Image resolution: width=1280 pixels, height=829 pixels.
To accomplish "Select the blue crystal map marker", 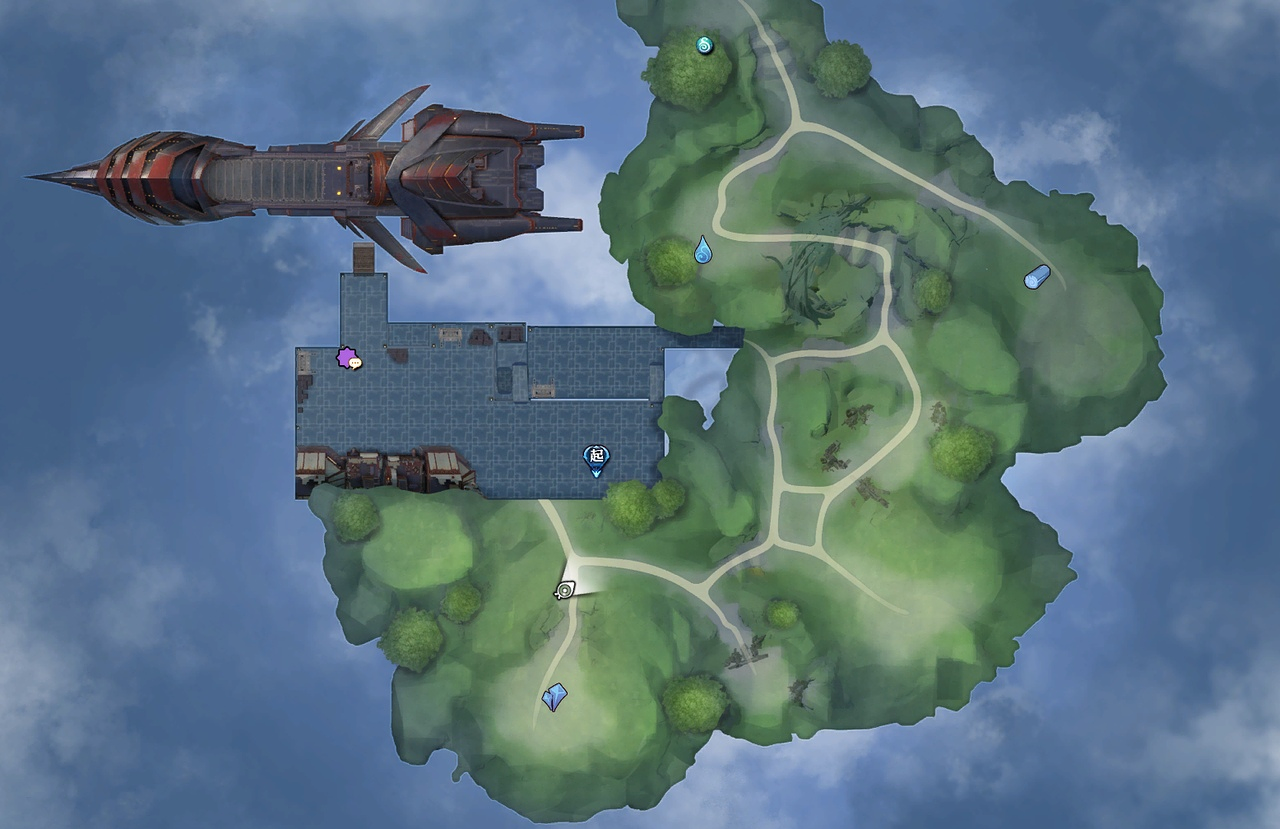I will tap(554, 697).
